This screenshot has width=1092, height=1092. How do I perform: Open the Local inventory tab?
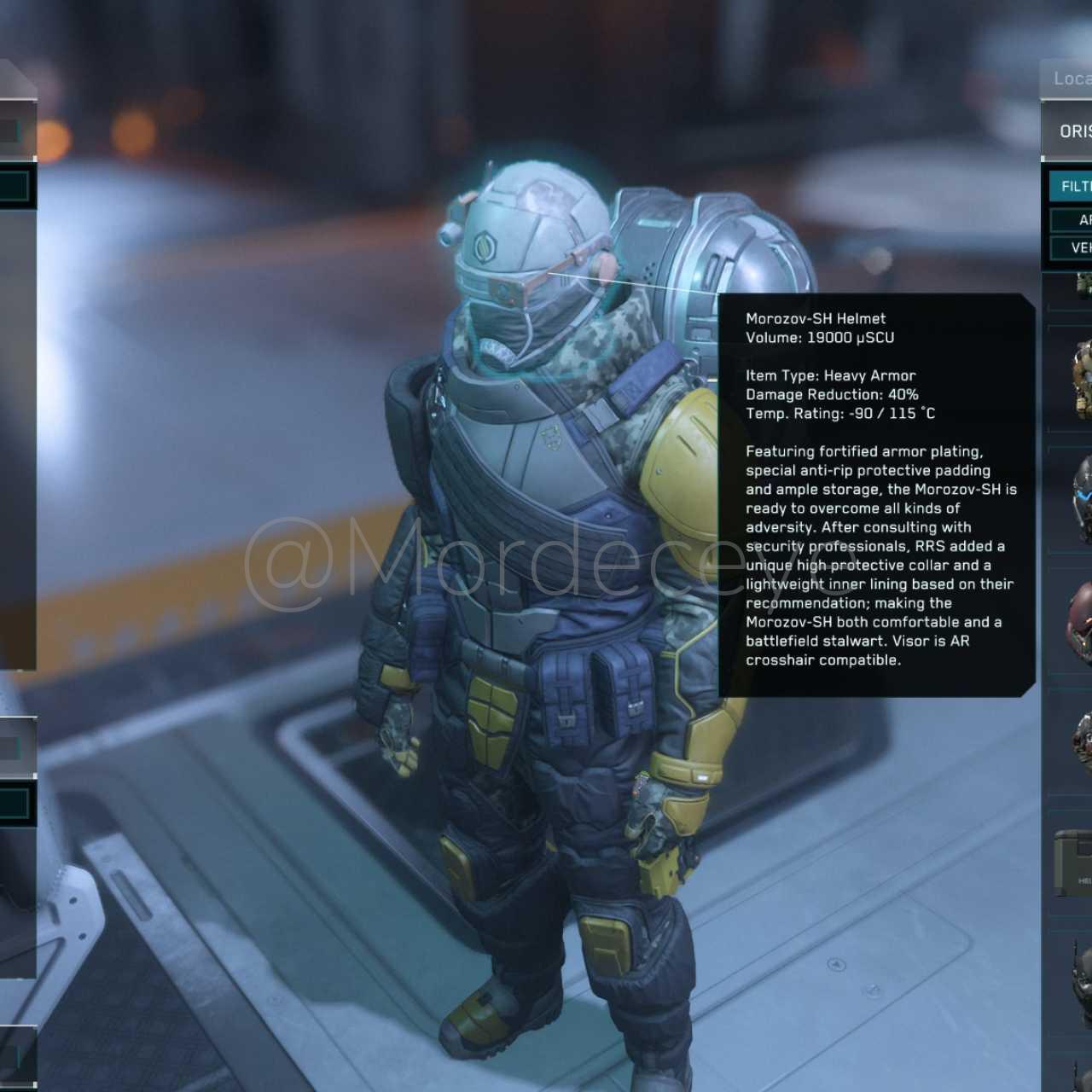tap(1070, 78)
